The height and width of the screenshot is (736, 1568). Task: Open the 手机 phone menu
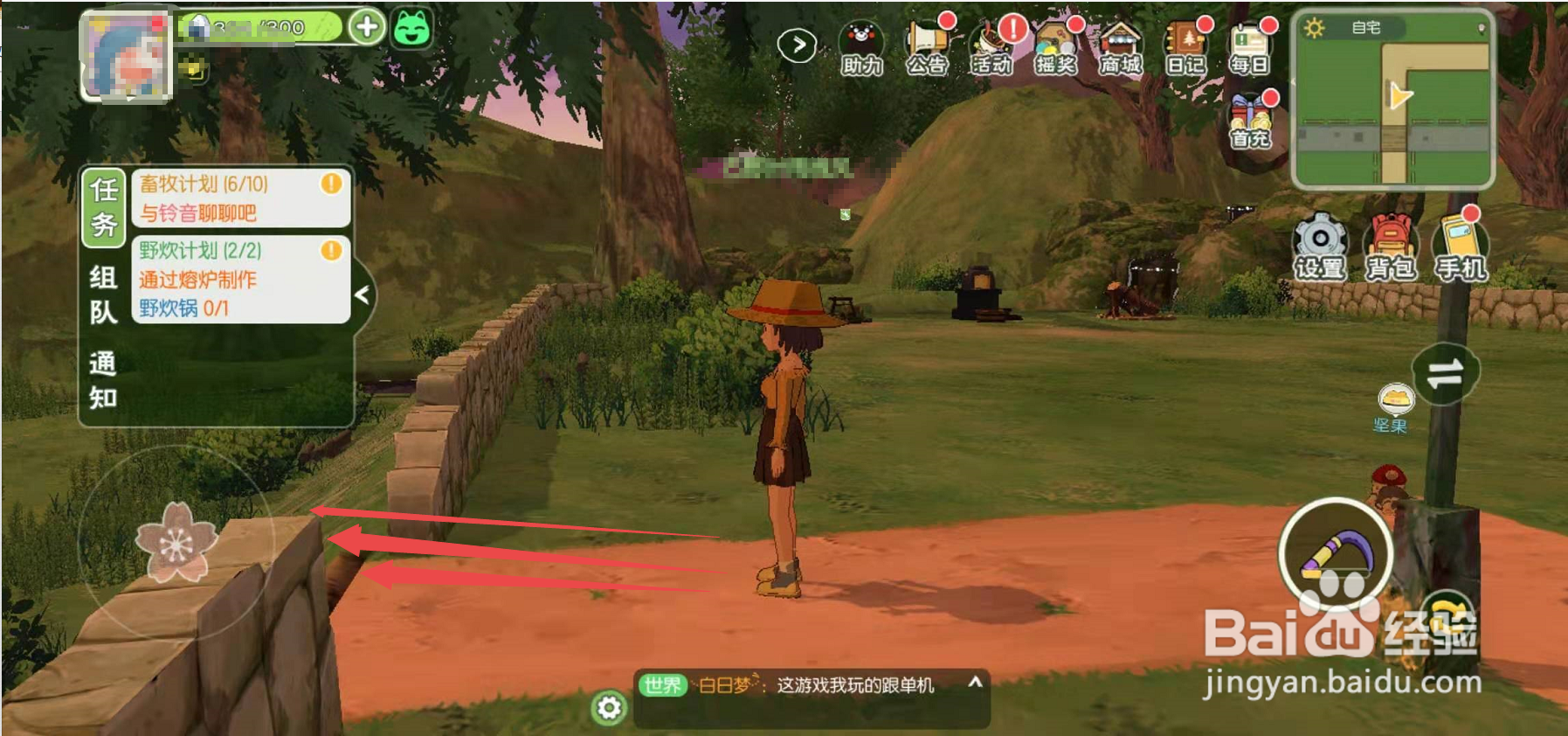tap(1460, 246)
